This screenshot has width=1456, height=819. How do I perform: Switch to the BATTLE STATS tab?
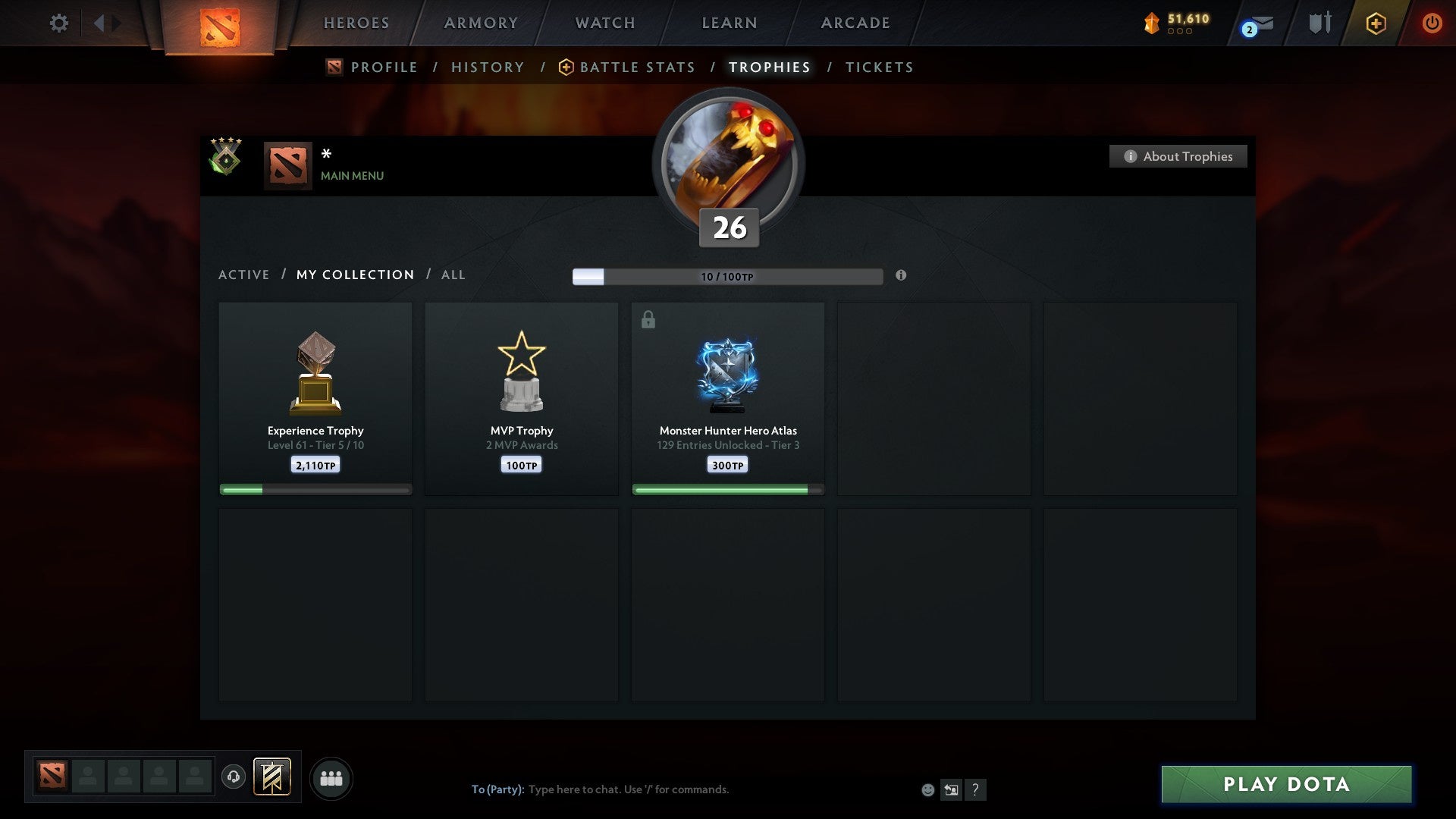(637, 67)
